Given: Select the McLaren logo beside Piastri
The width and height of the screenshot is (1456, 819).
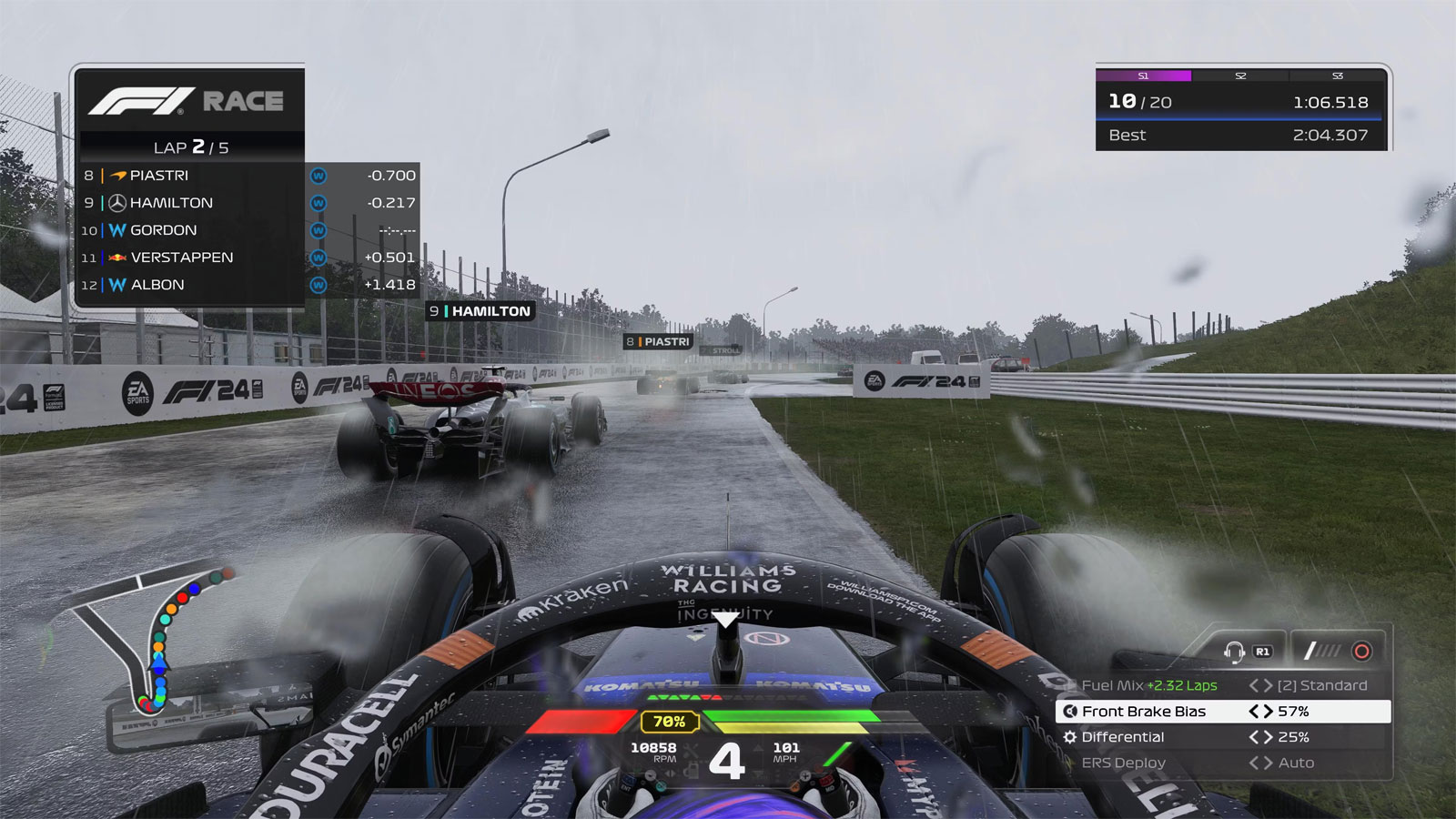Looking at the screenshot, I should (x=116, y=176).
